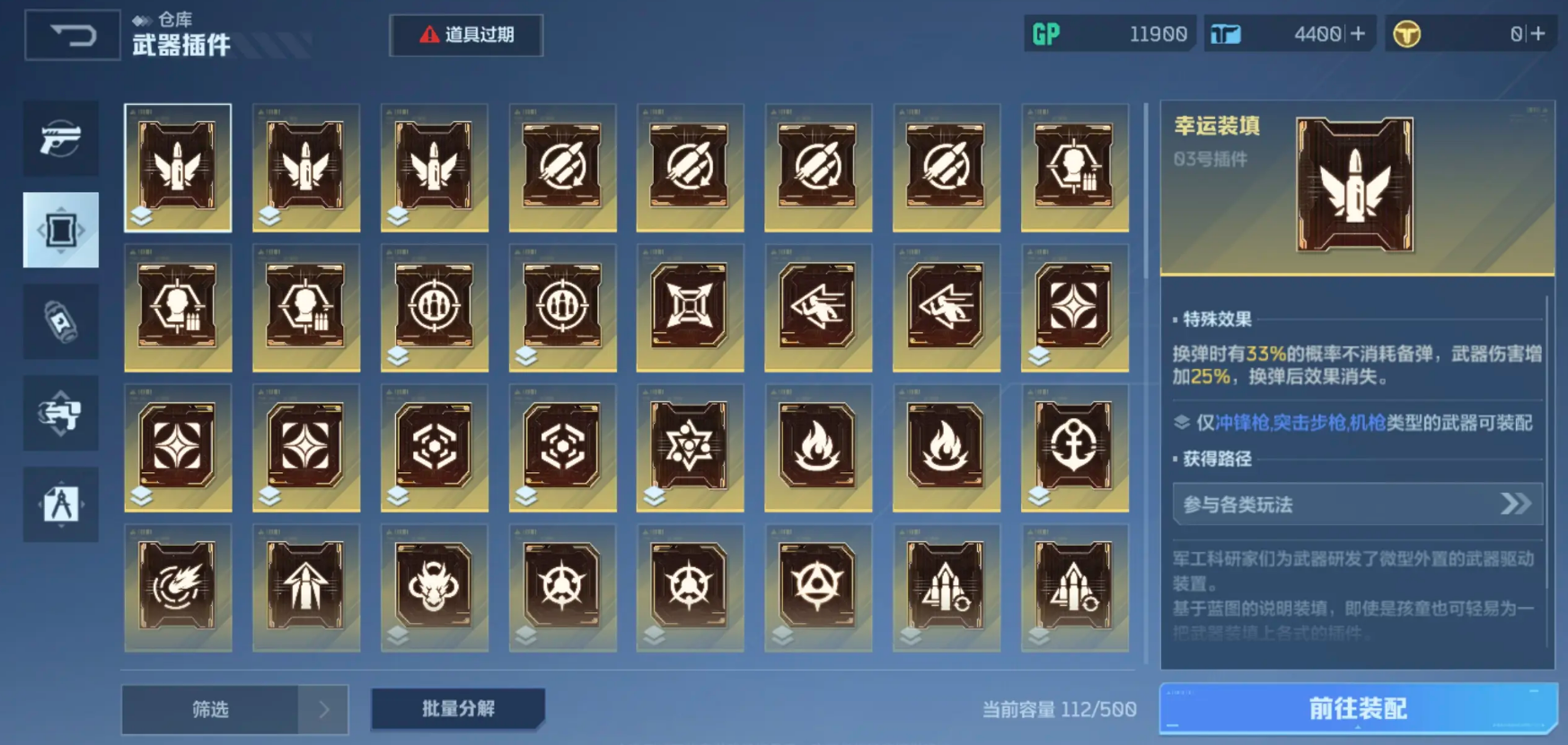Select the dragon emblem plugin card
1568x745 pixels.
click(x=435, y=587)
